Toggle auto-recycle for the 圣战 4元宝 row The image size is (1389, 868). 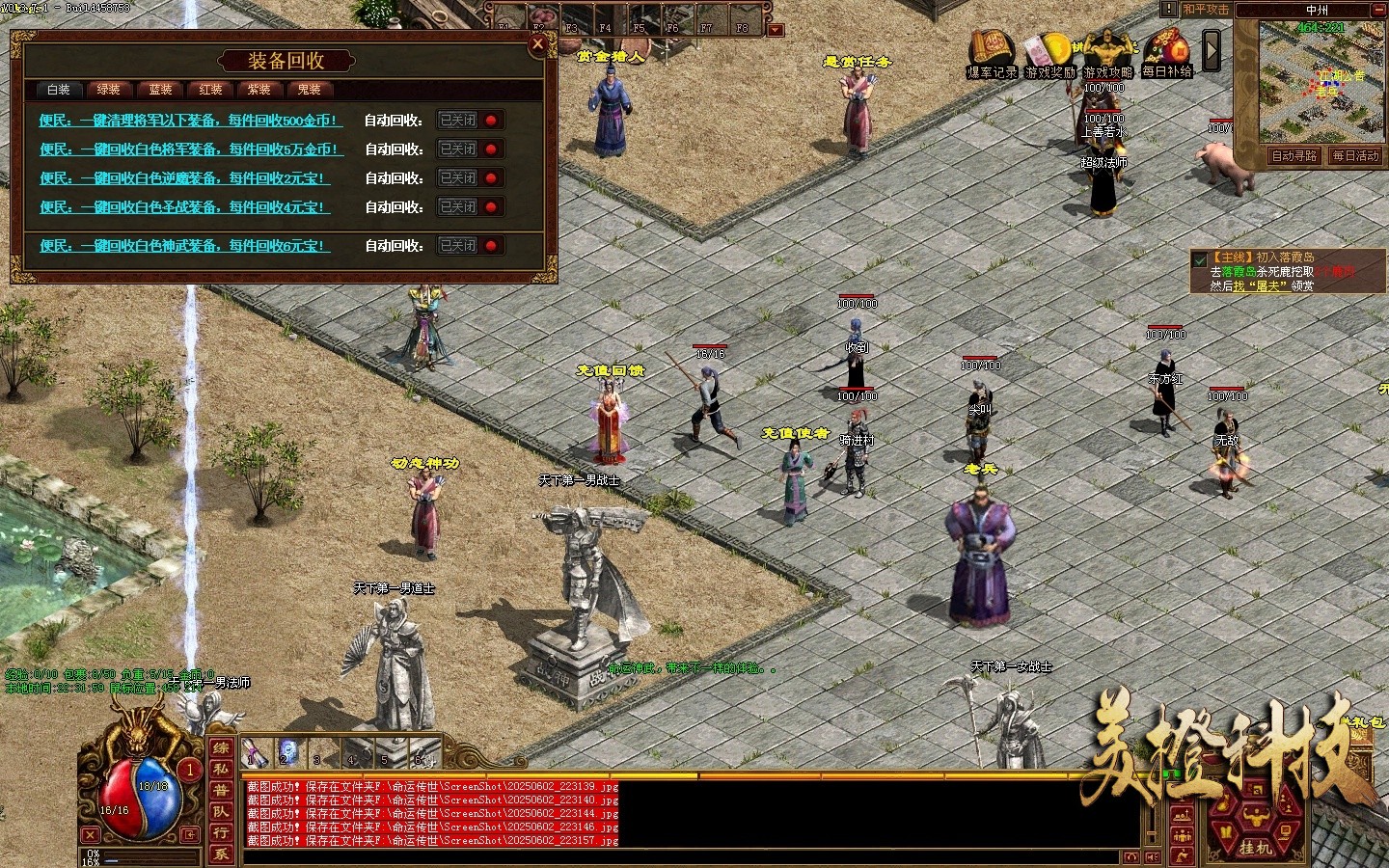(x=470, y=207)
